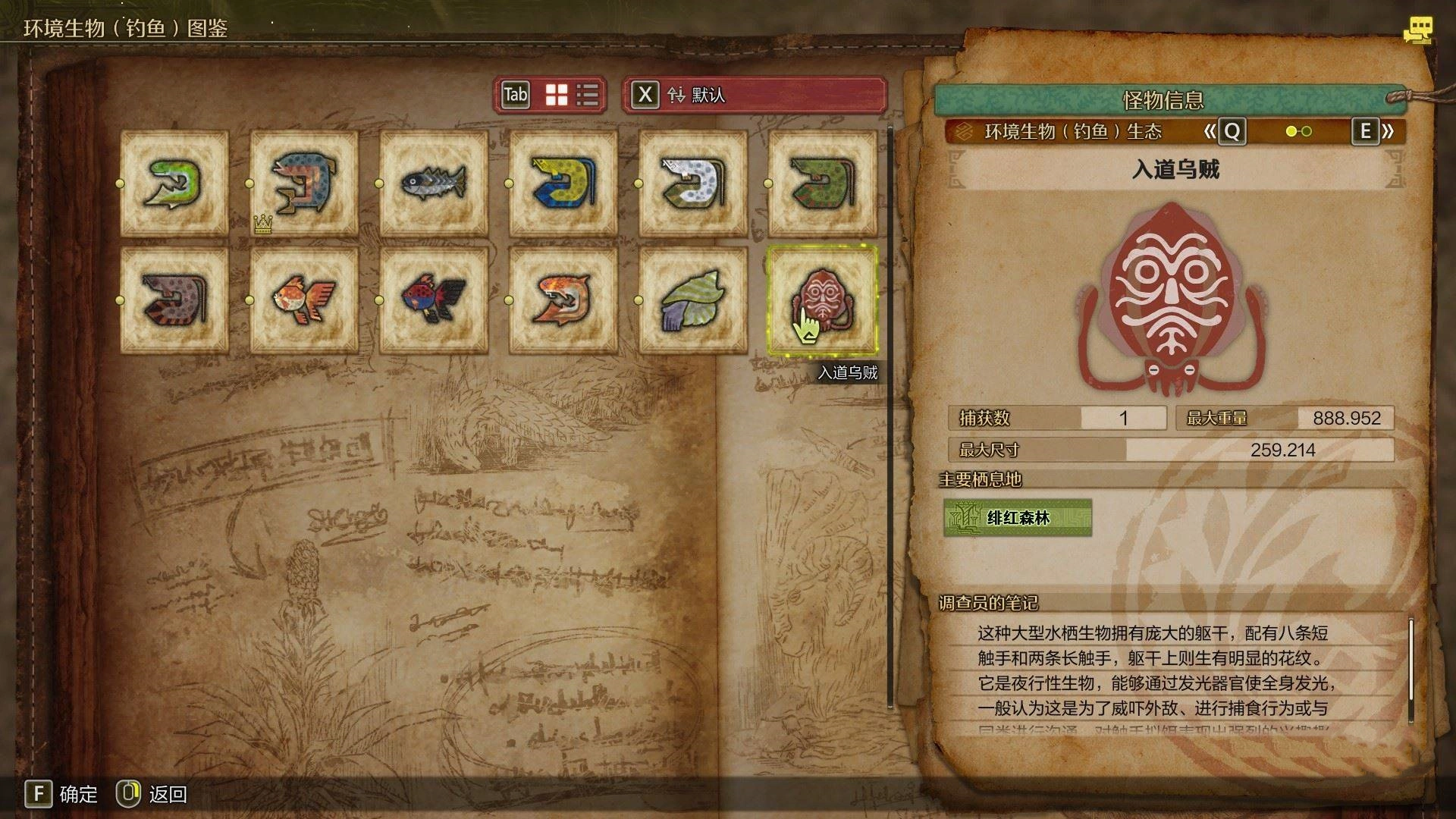This screenshot has width=1456, height=819.
Task: Select the purple fish with red stripes
Action: coord(174,300)
